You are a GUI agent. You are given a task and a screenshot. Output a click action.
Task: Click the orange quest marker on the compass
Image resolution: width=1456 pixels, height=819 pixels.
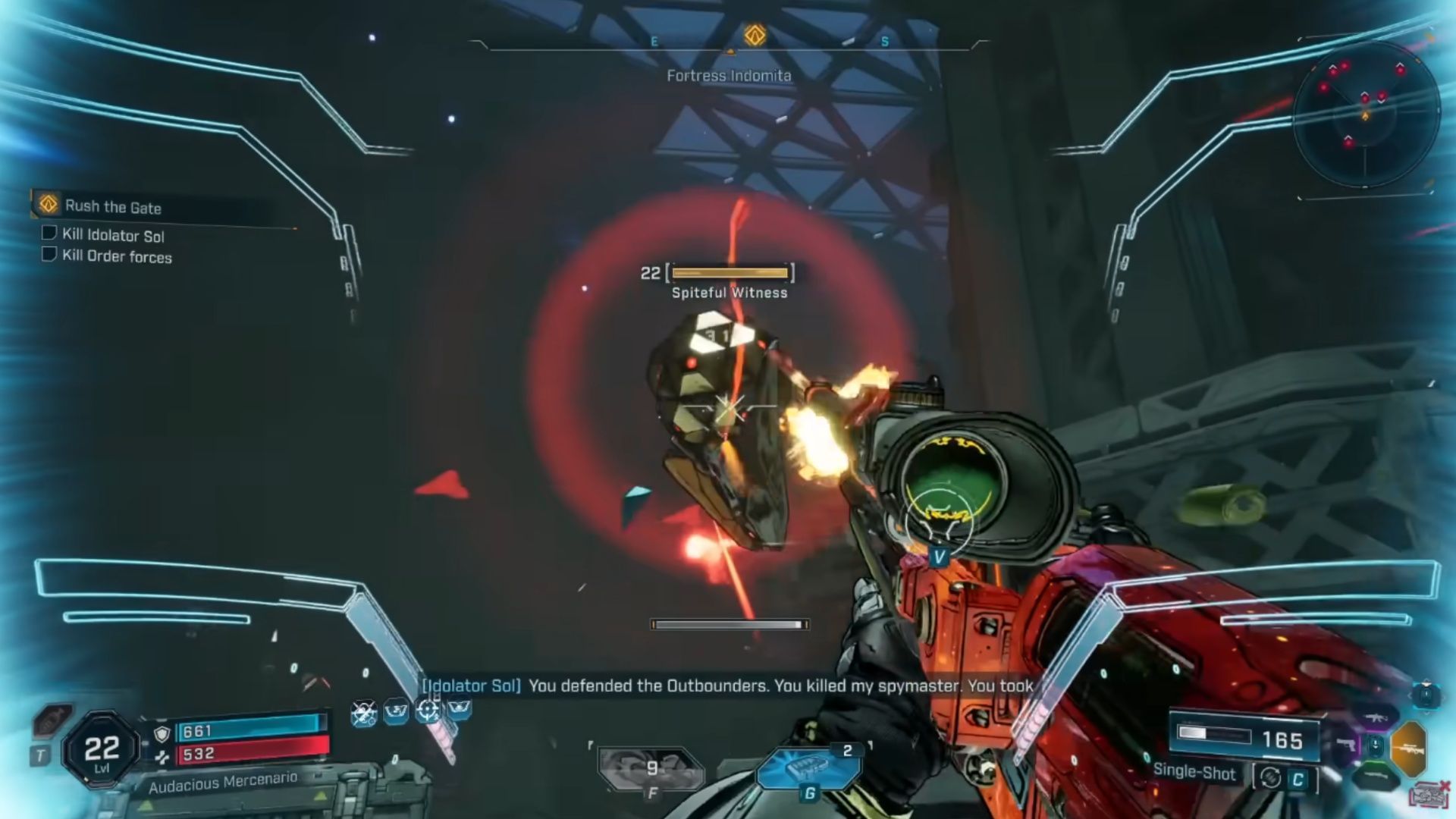pyautogui.click(x=755, y=35)
